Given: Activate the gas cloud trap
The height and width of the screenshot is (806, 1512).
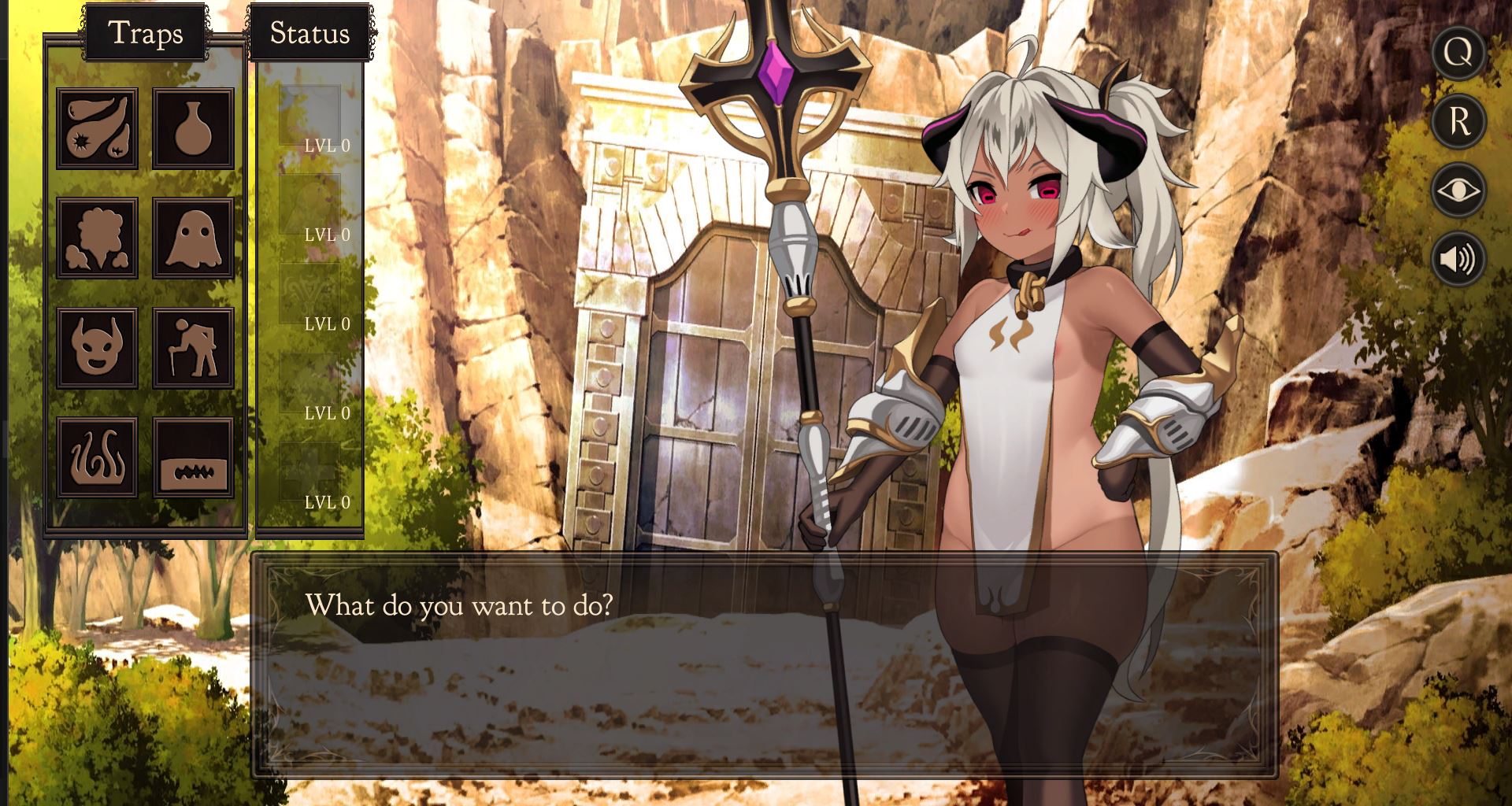Looking at the screenshot, I should [97, 238].
